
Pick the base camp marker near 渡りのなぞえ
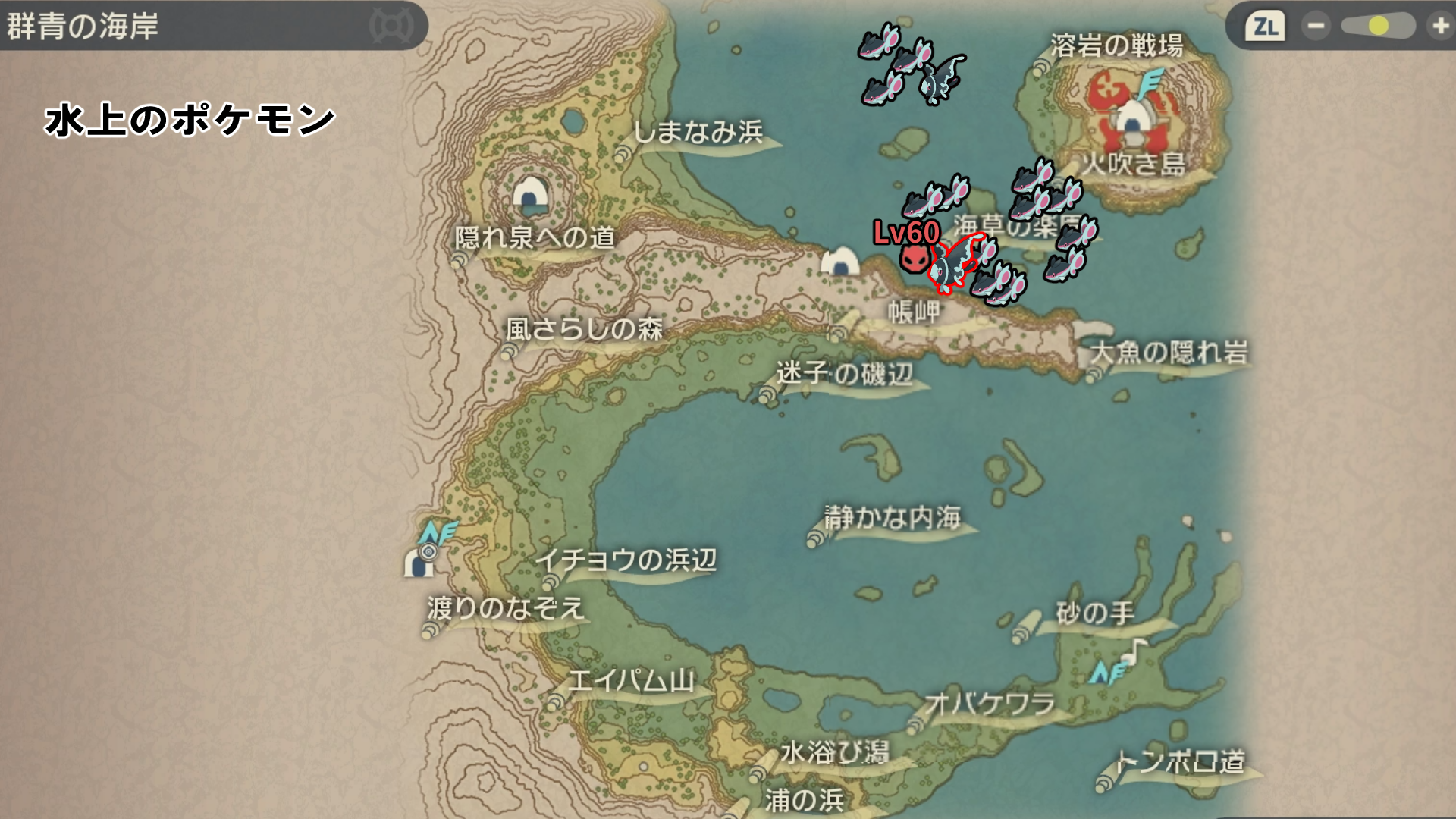tap(419, 562)
